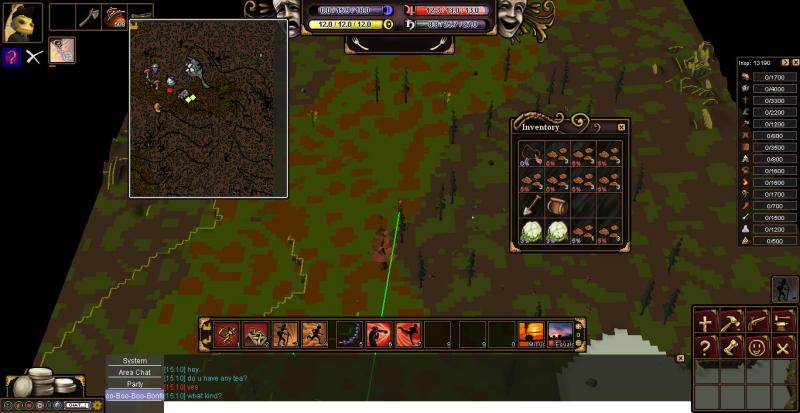The image size is (800, 413).
Task: Select the sunset scene hotbar slot
Action: 532,333
